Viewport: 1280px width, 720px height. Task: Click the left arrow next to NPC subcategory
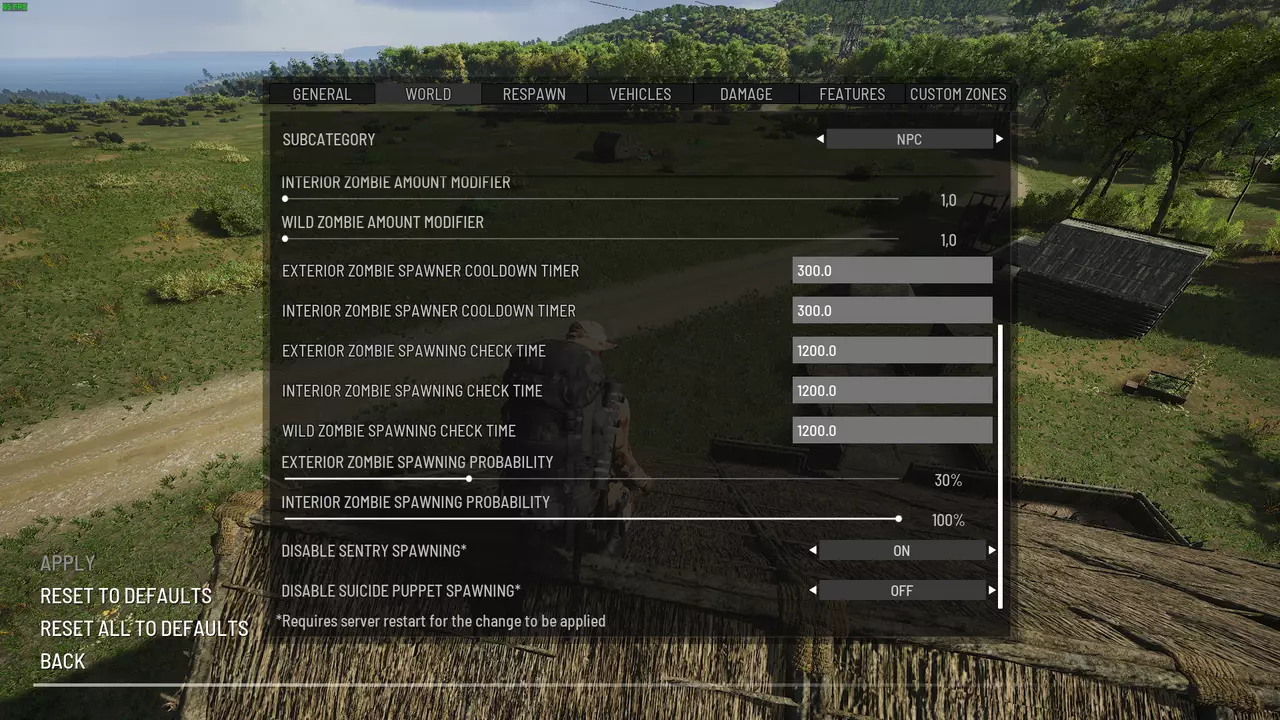click(x=820, y=139)
